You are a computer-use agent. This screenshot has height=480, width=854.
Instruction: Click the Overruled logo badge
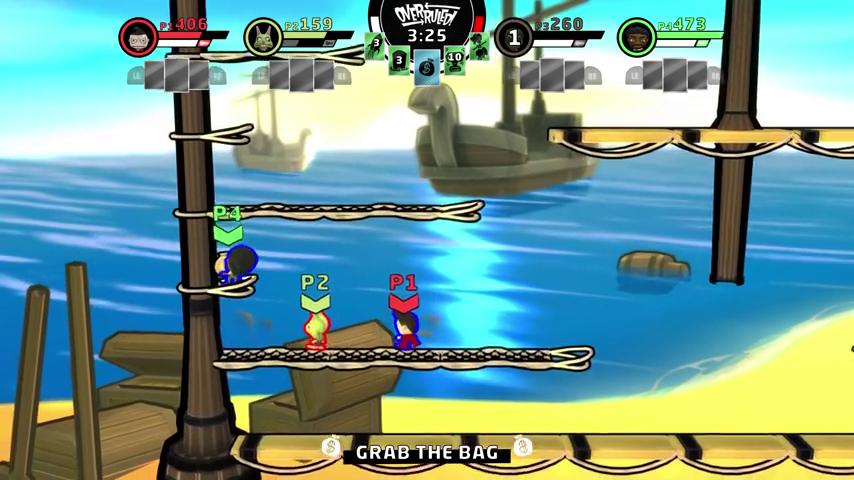tap(426, 15)
